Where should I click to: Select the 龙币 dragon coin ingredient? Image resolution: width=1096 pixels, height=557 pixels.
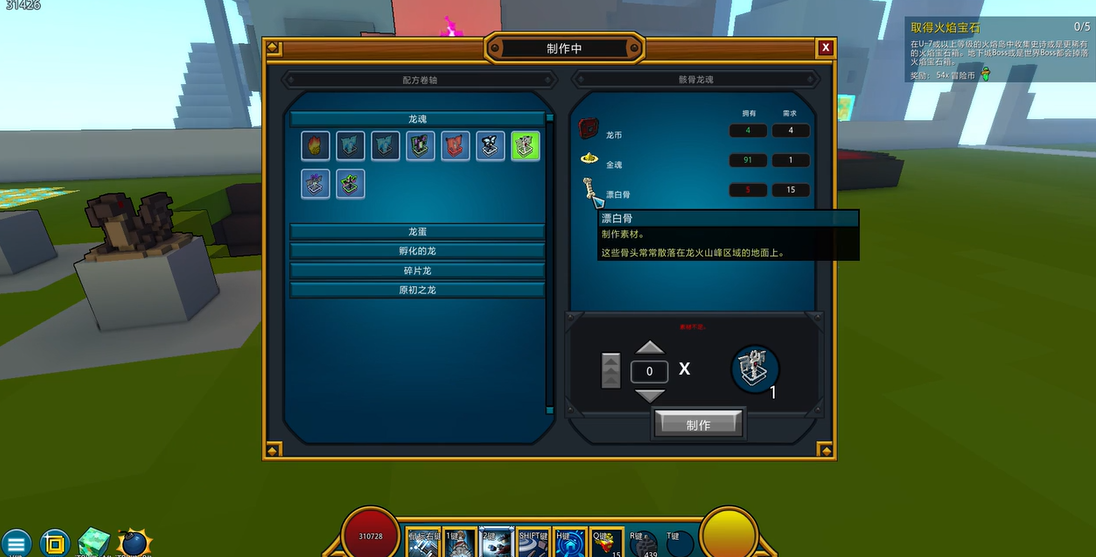coord(588,131)
